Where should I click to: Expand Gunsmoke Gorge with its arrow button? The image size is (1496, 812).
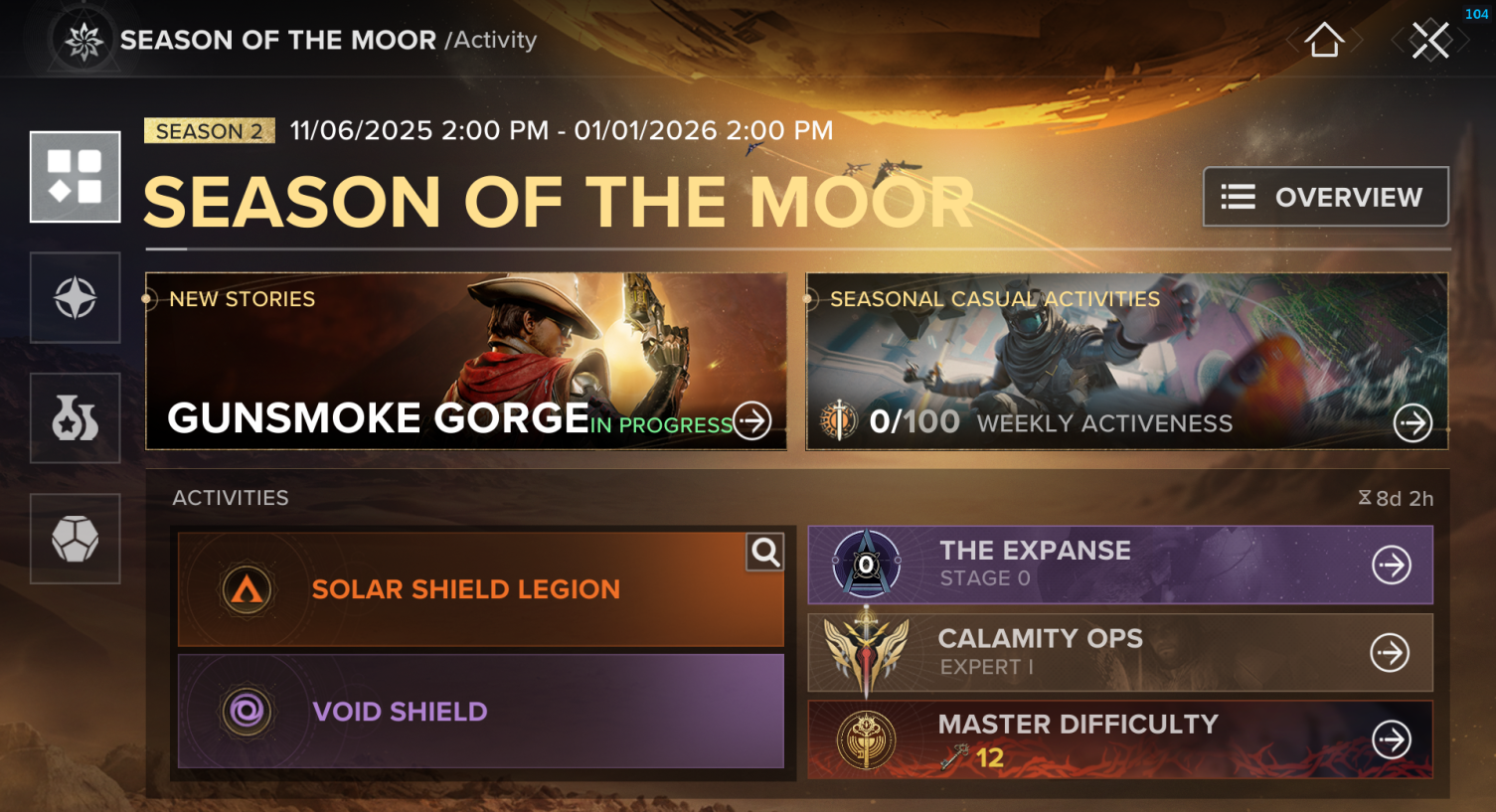(x=751, y=421)
